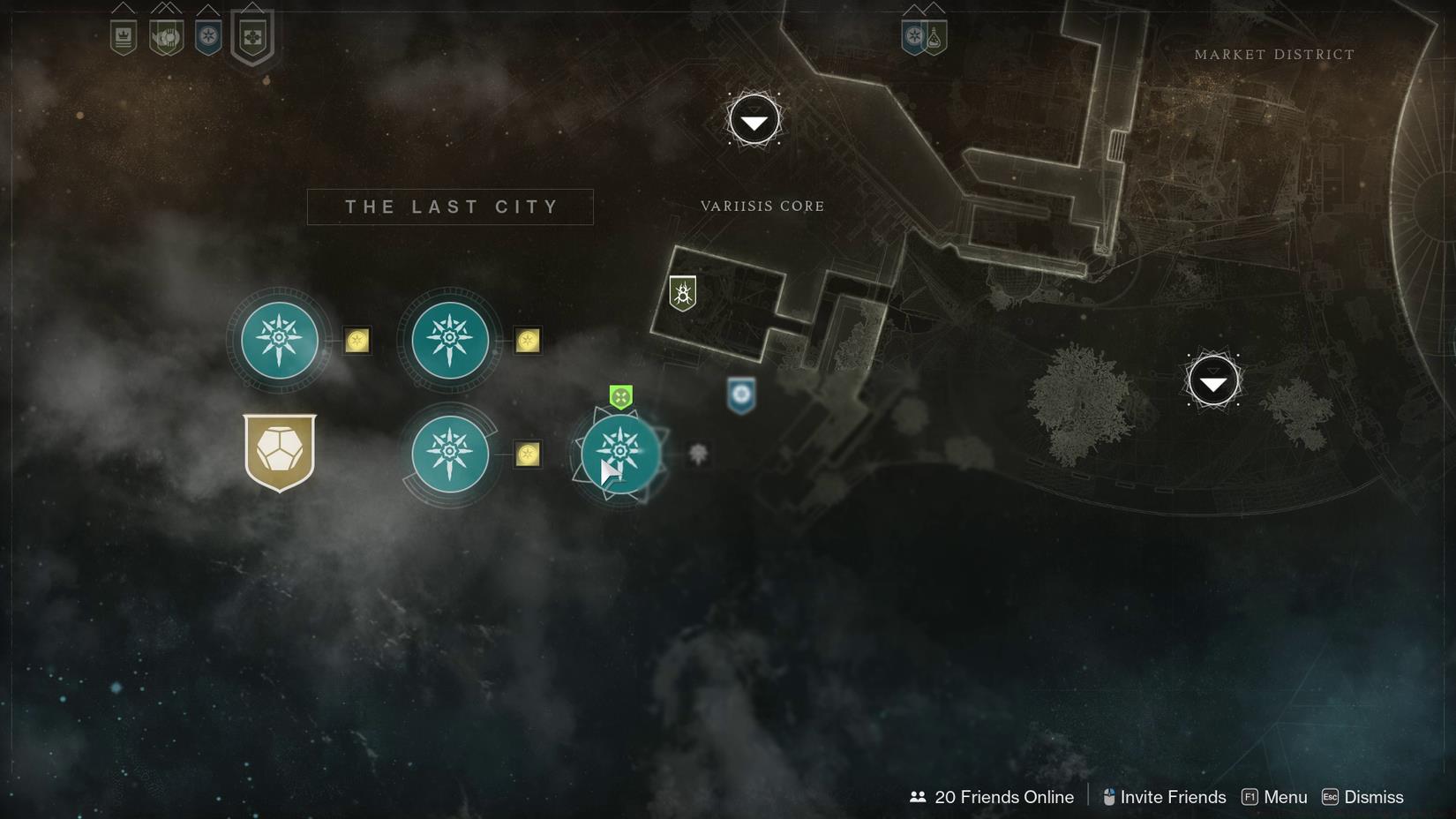
Task: Expand the top-left activity node with star emblem
Action: 279,341
